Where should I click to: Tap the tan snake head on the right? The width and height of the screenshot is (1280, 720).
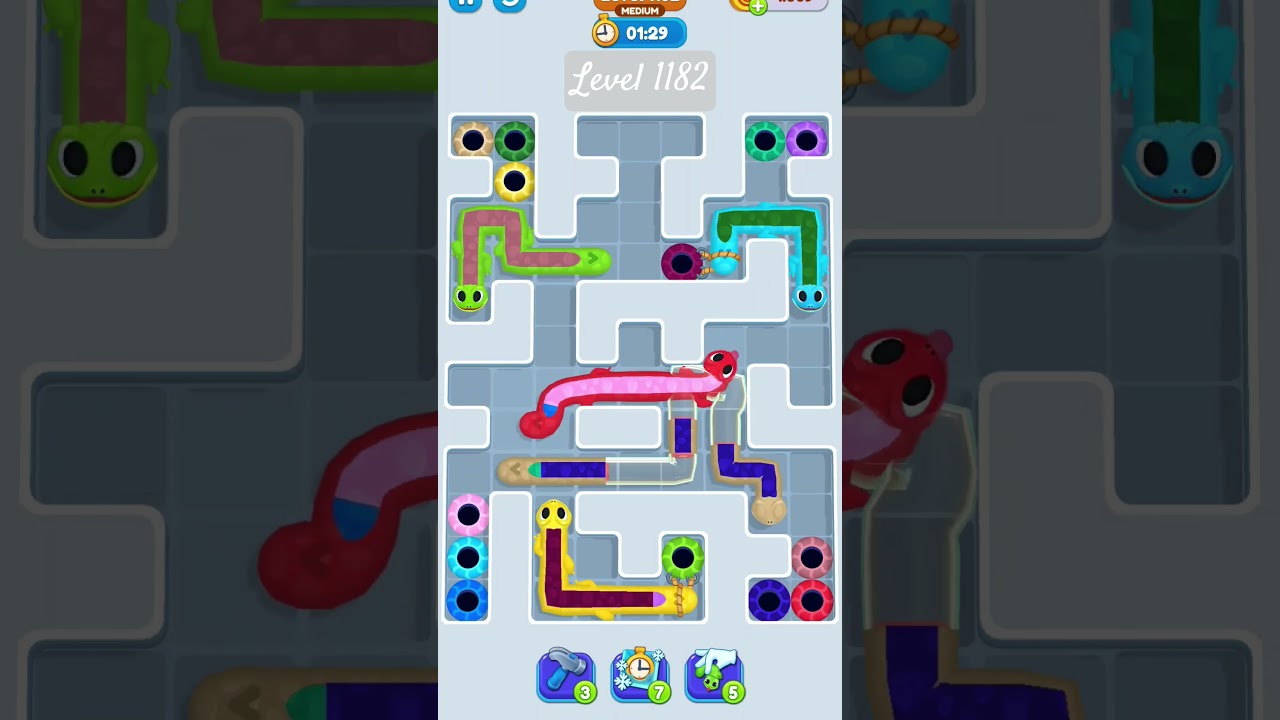(768, 512)
